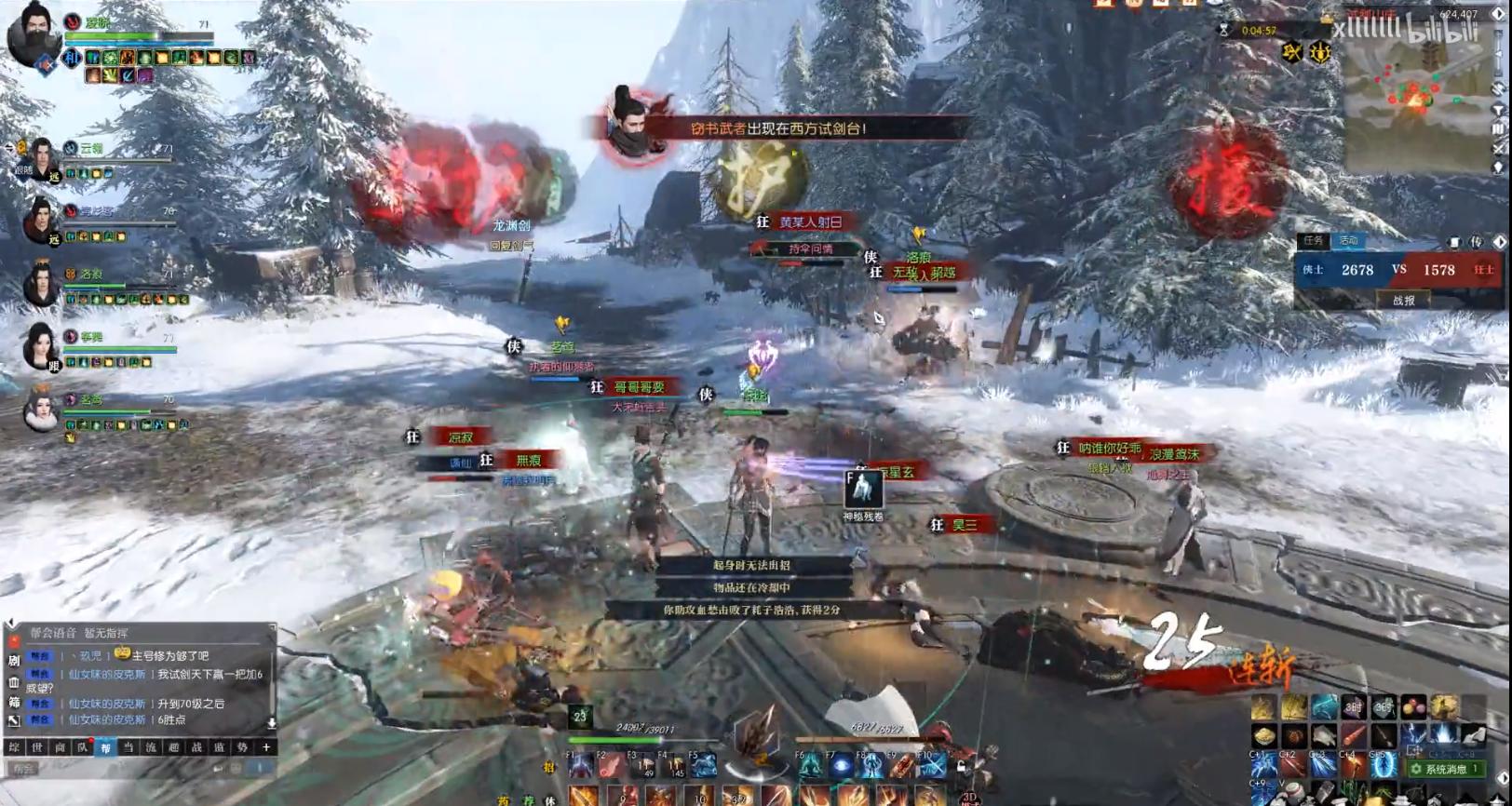Open the 战报 battle report
The image size is (1512, 806).
click(x=1403, y=301)
